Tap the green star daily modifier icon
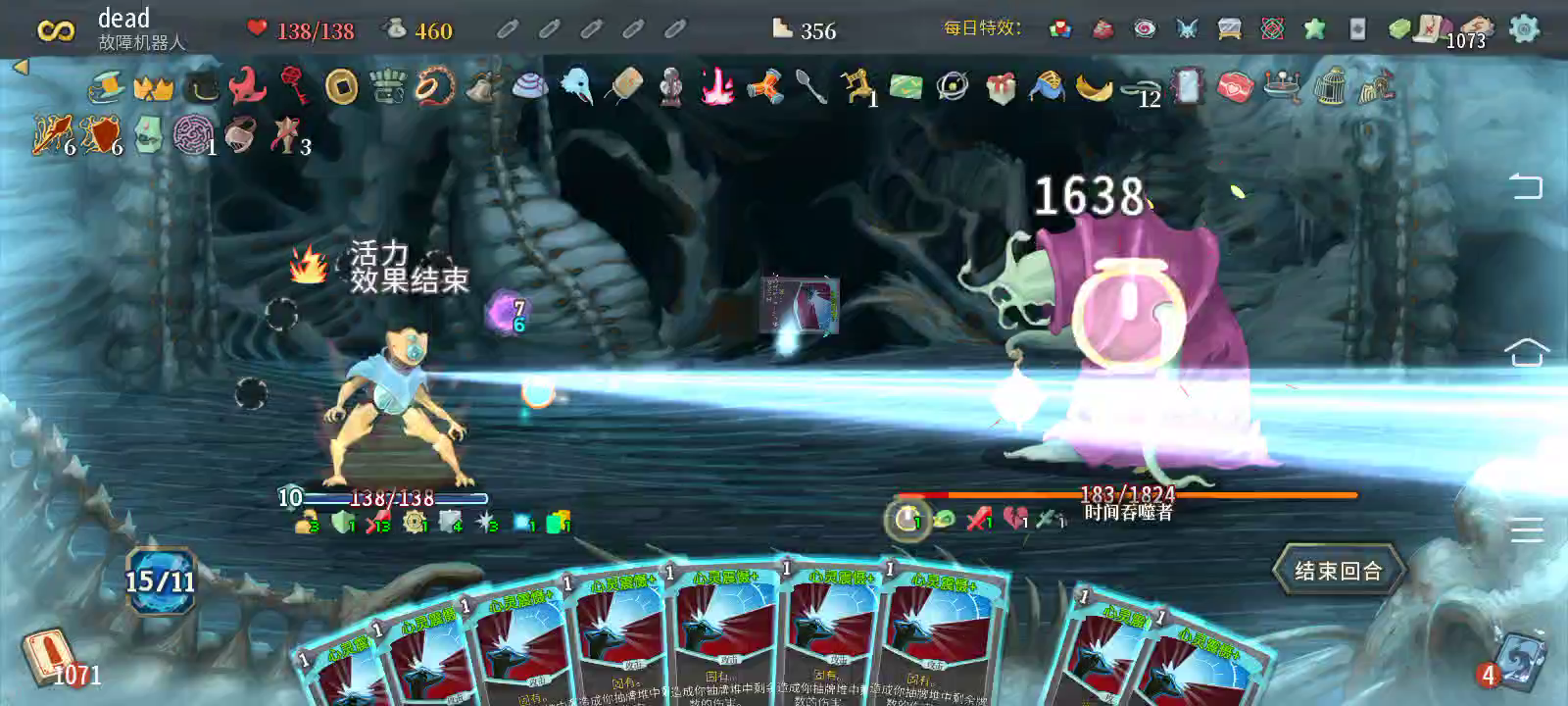1568x706 pixels. click(1314, 28)
